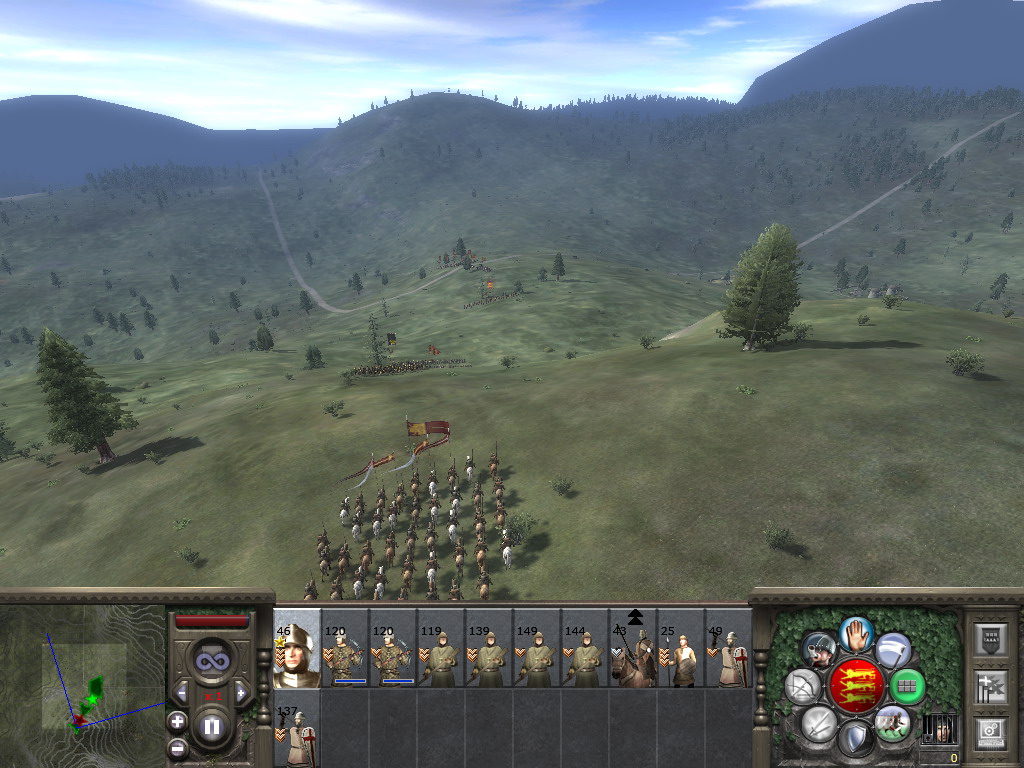This screenshot has width=1024, height=768.
Task: Decrease the battle game speed
Action: (x=182, y=692)
